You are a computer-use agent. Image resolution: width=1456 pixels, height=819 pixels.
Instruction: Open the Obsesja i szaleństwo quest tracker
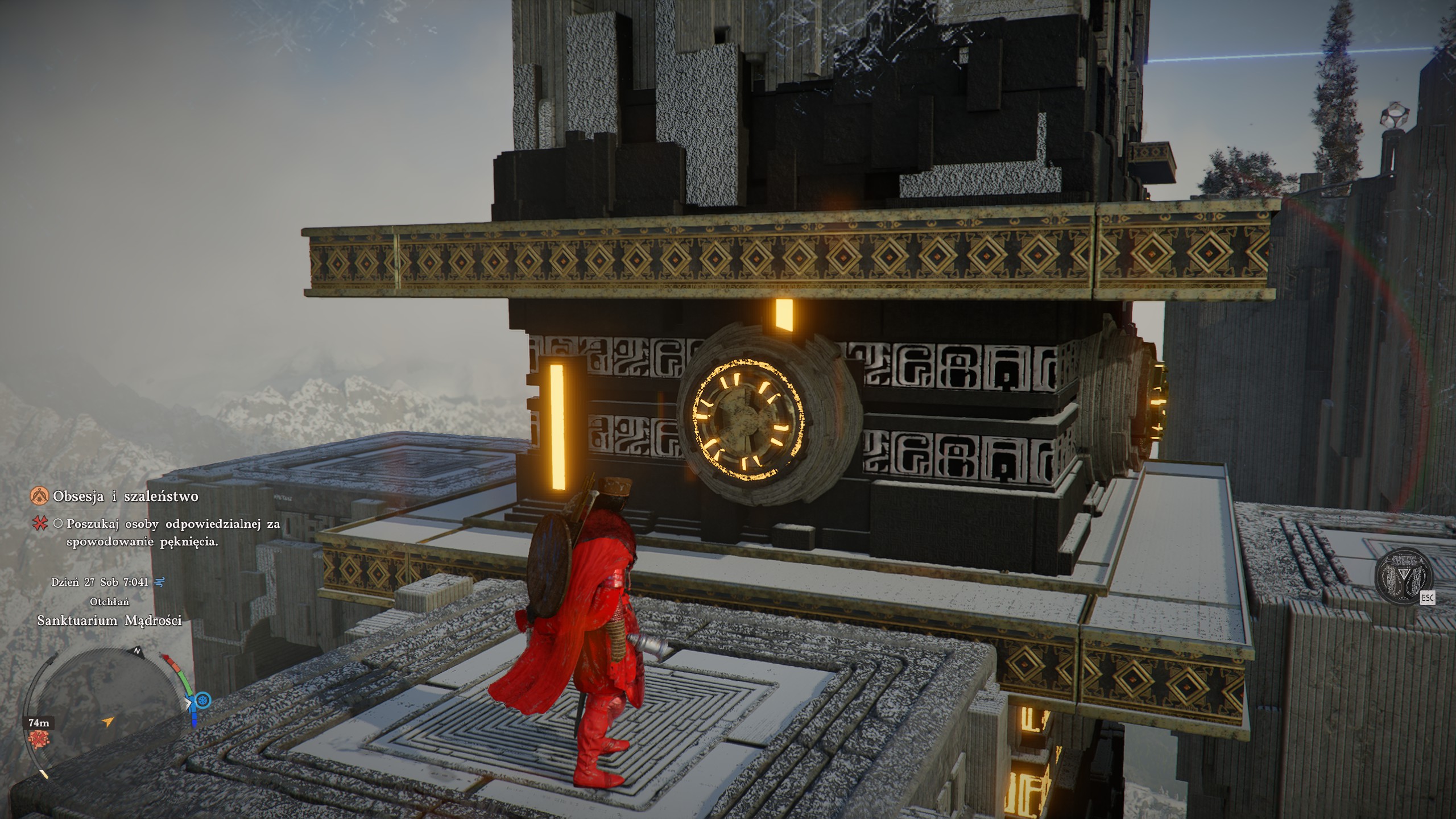click(x=125, y=497)
